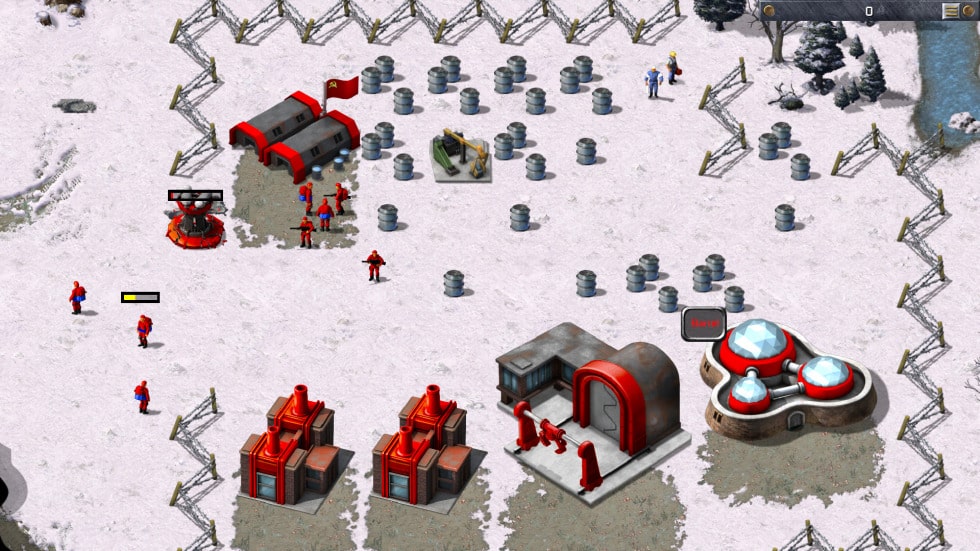Select the soldier with the yellow health bar
This screenshot has height=551, width=980.
144,329
